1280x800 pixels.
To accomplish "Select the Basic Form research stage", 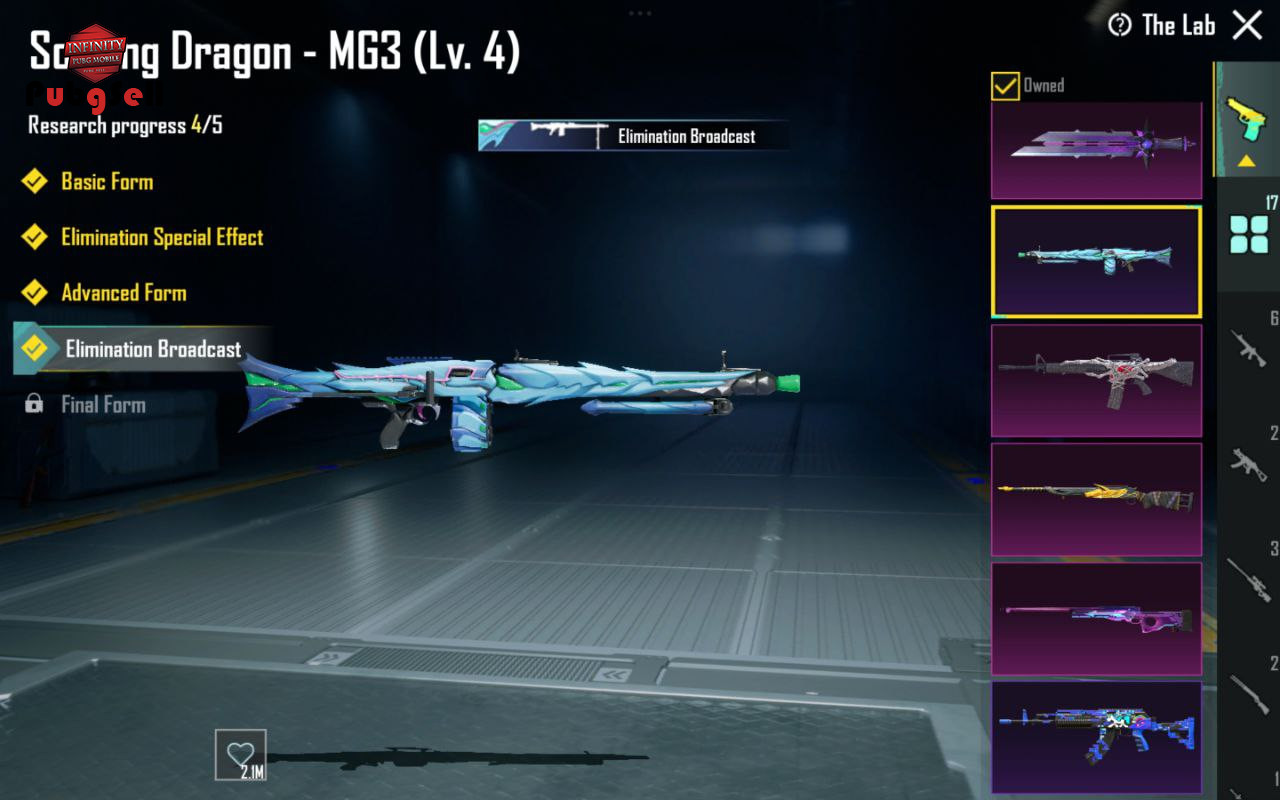I will click(x=107, y=181).
